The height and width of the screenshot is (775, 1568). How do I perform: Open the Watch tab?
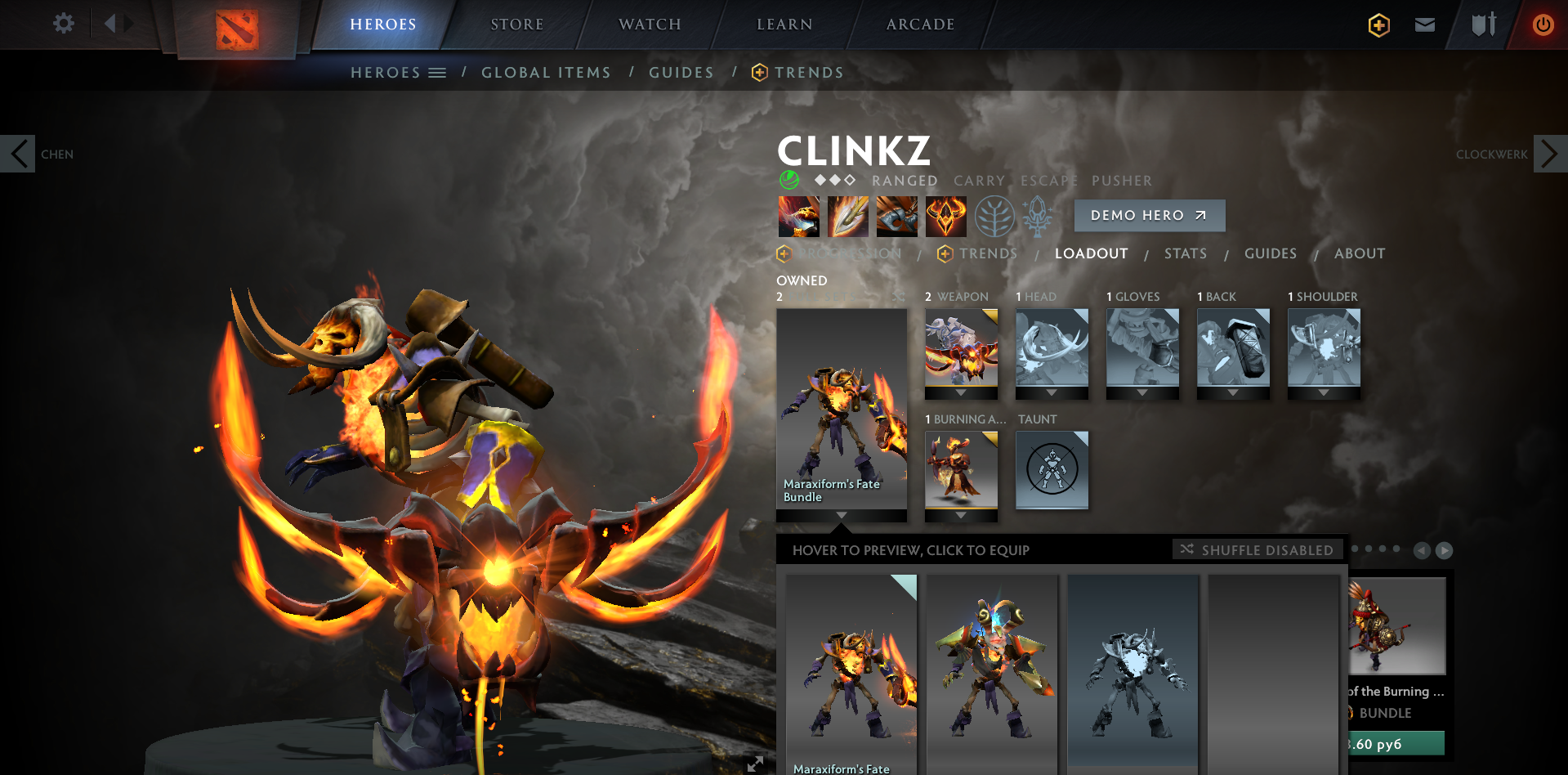tap(650, 25)
